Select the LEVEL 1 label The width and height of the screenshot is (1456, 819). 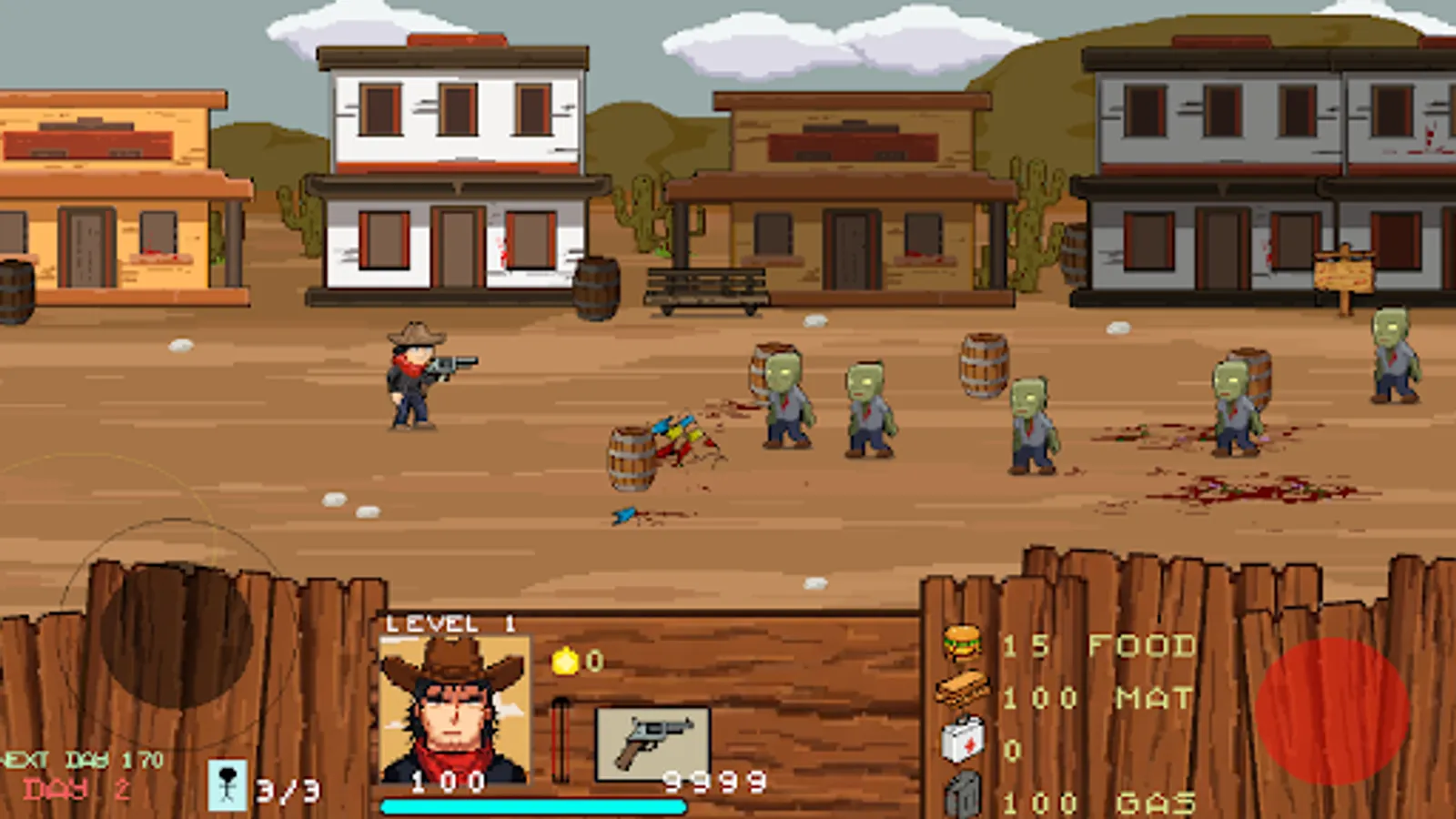450,623
